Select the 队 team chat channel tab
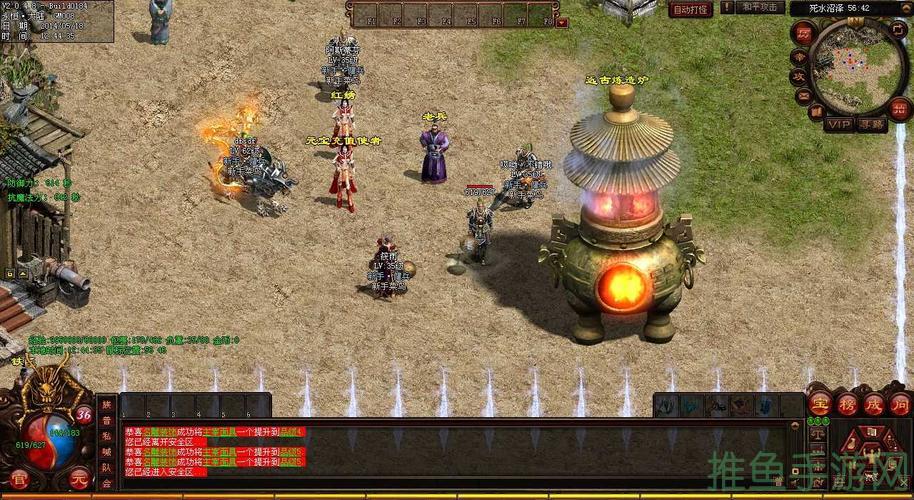 click(x=107, y=467)
